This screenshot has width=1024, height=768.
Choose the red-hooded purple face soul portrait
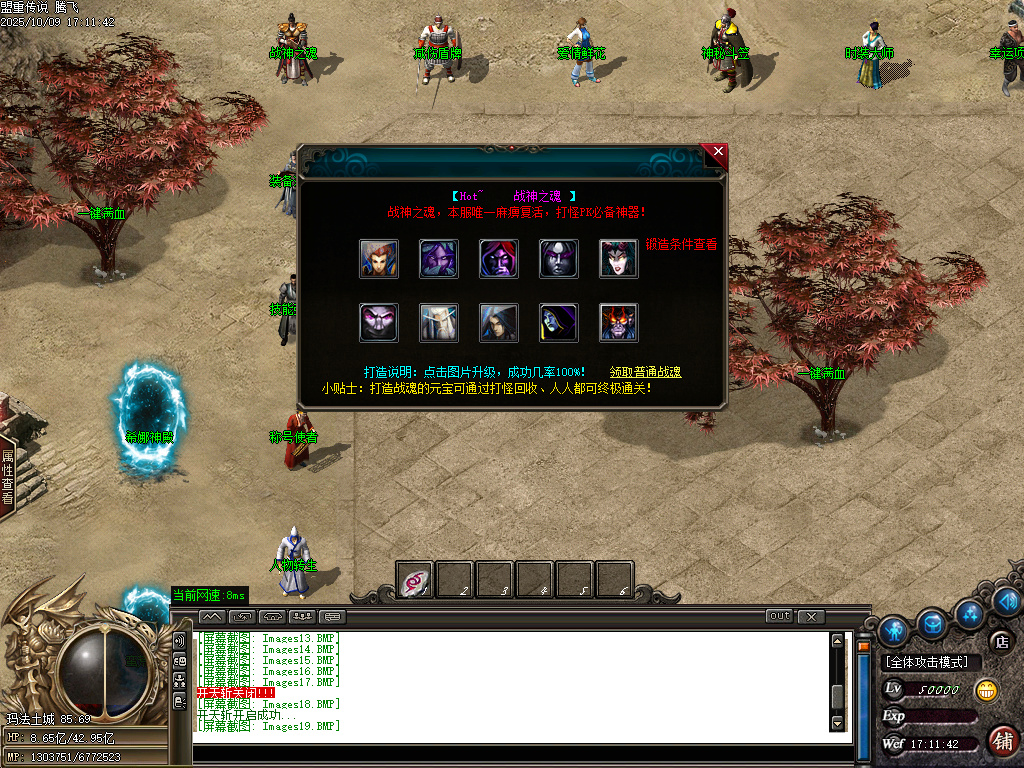499,259
